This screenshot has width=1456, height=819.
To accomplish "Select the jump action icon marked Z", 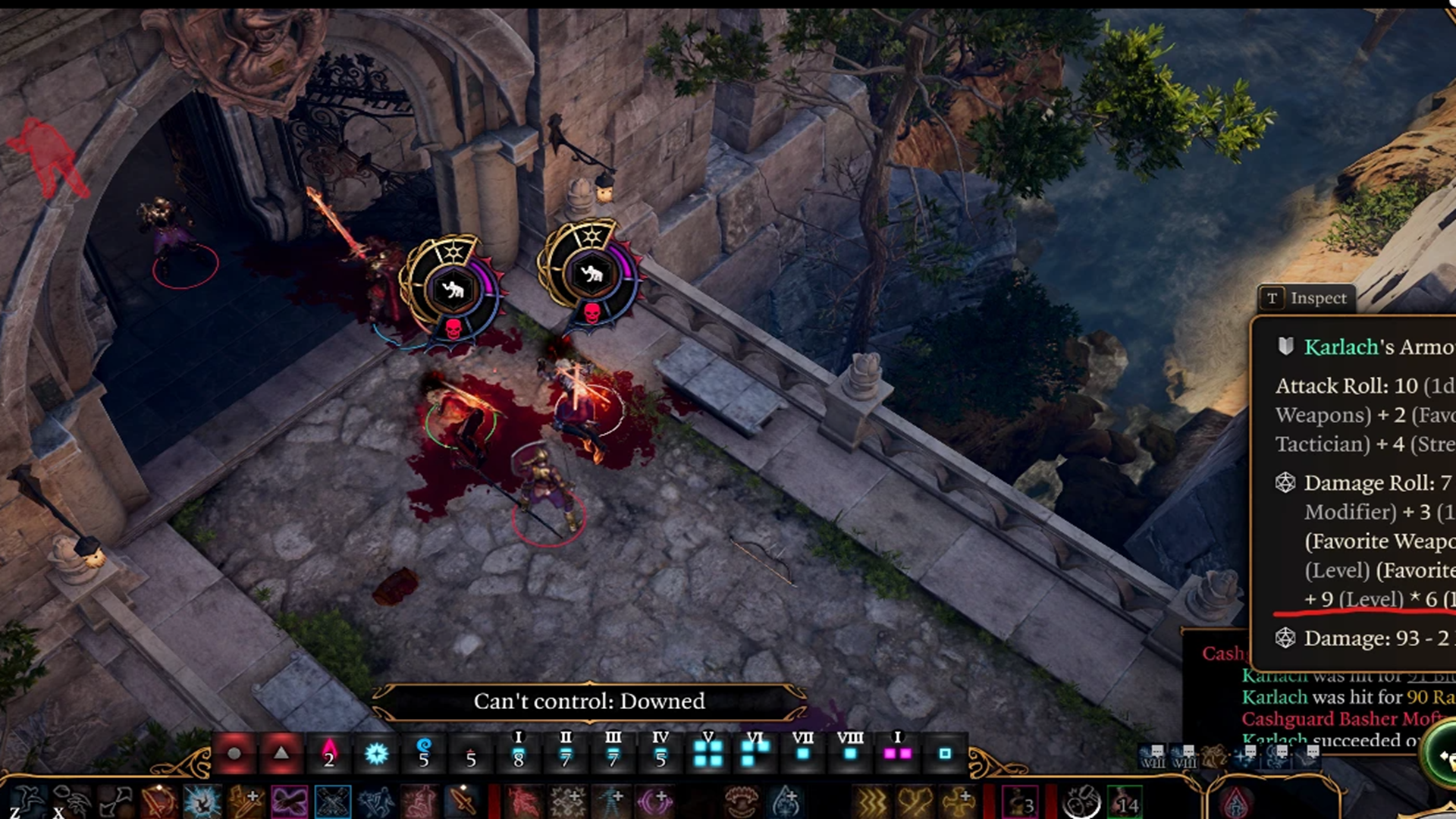I will click(x=27, y=802).
